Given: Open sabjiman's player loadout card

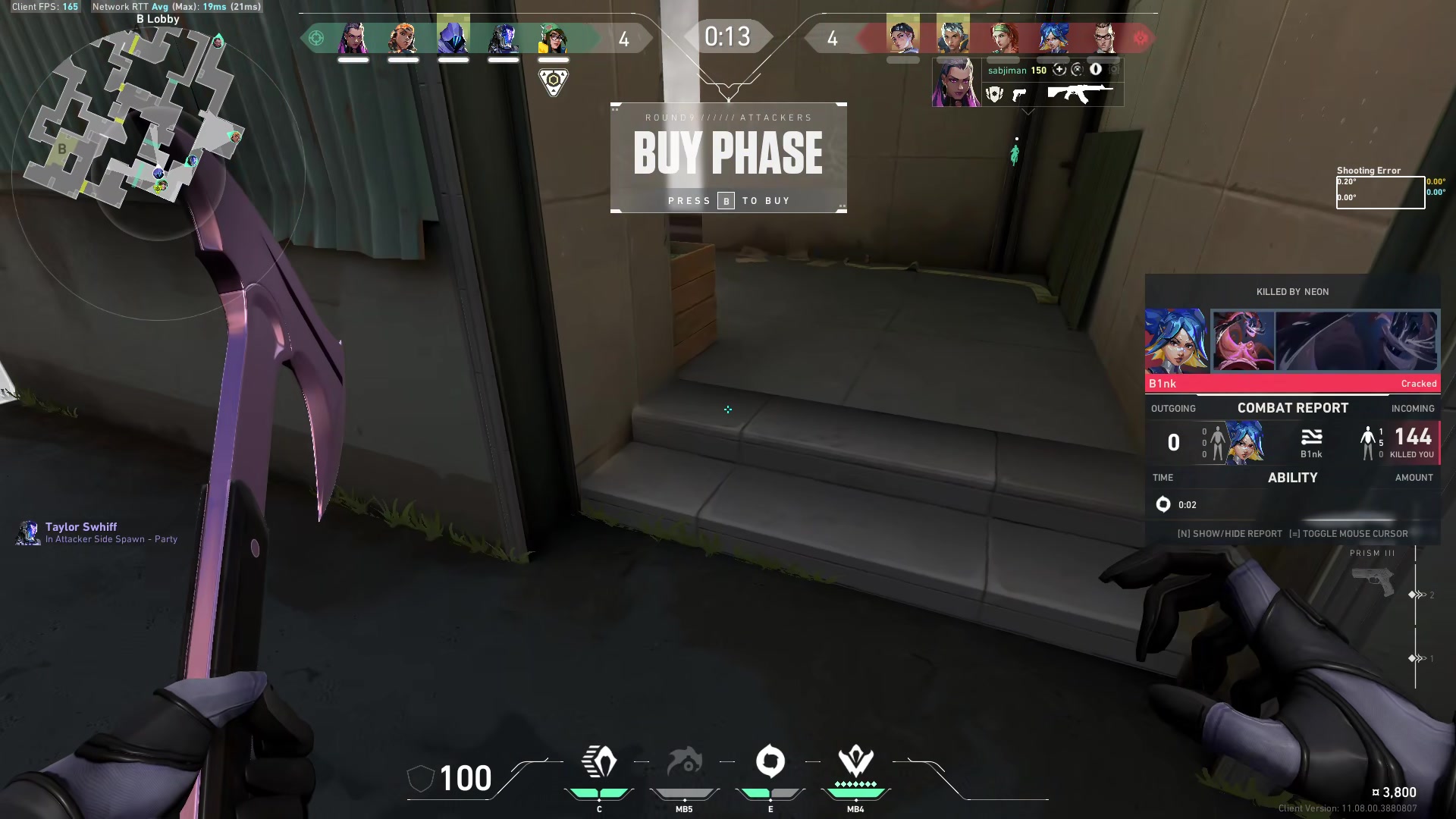Looking at the screenshot, I should point(1028,83).
